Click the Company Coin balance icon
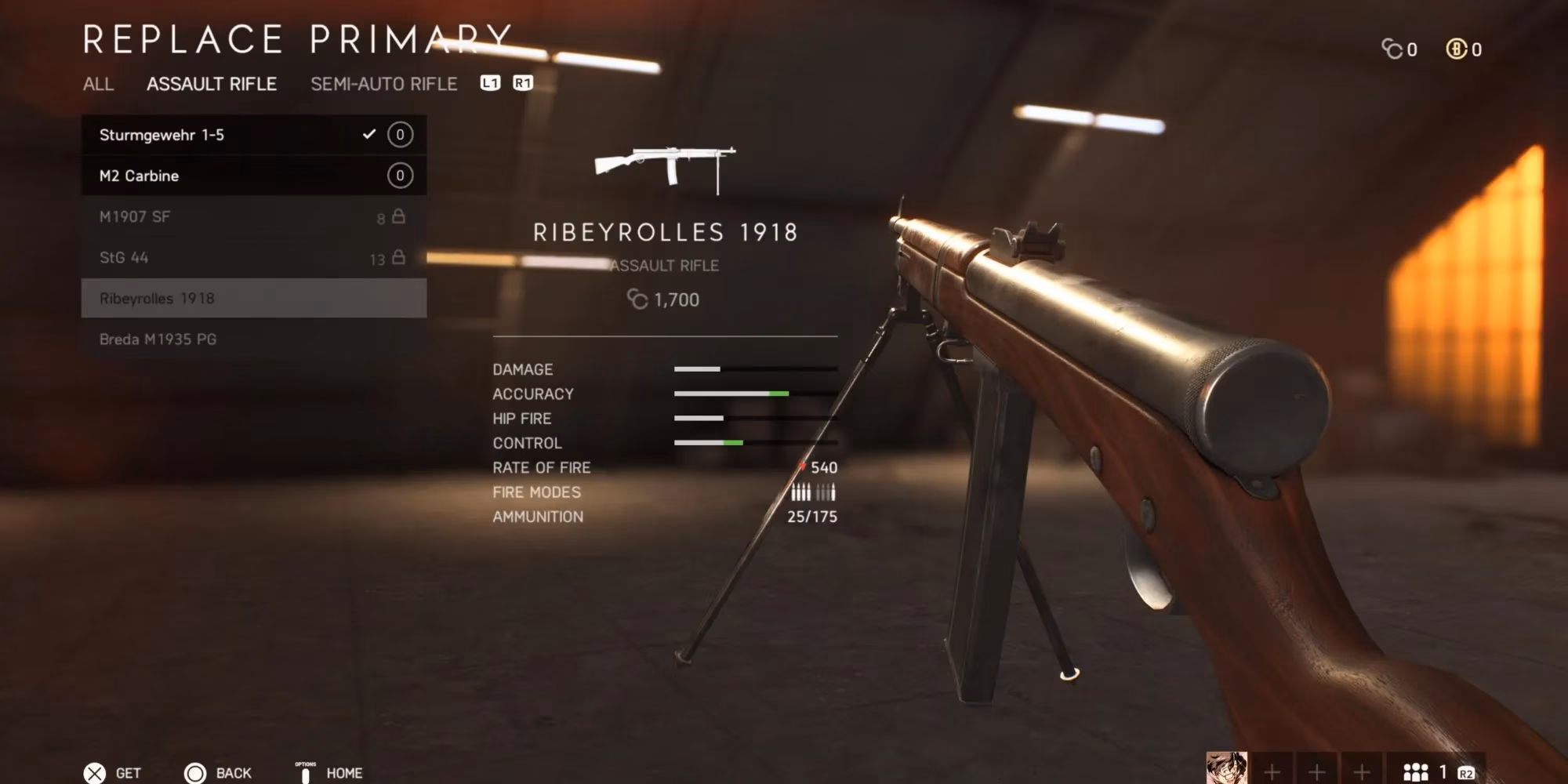The height and width of the screenshot is (784, 1568). [1393, 49]
